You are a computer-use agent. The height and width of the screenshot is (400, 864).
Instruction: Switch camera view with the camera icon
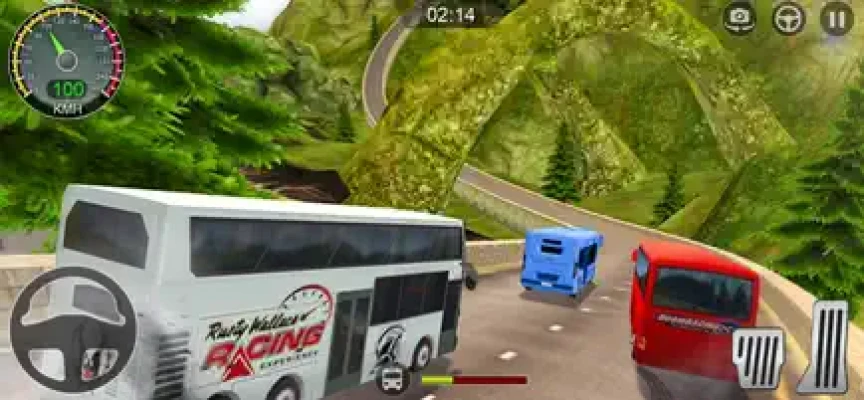pyautogui.click(x=740, y=17)
